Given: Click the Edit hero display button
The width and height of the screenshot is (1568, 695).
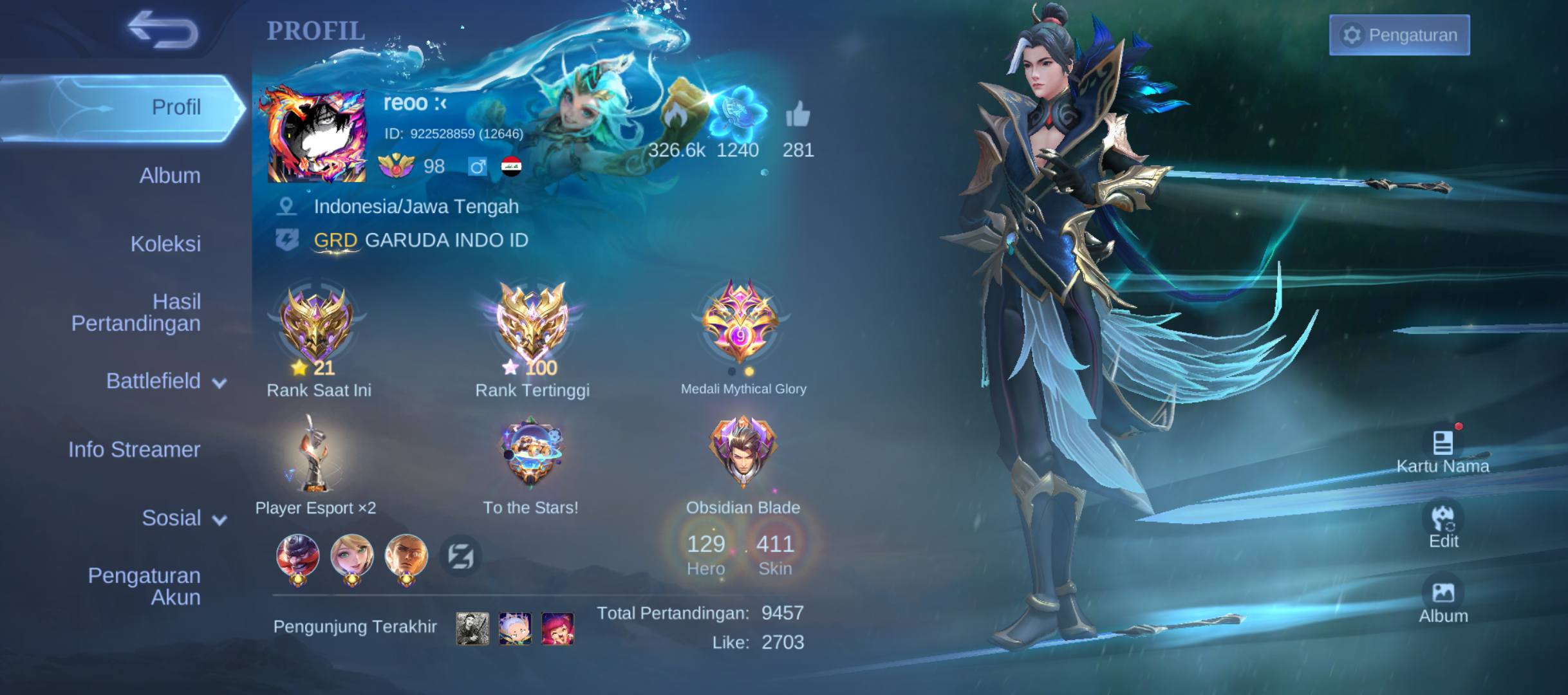Looking at the screenshot, I should click(x=1443, y=526).
